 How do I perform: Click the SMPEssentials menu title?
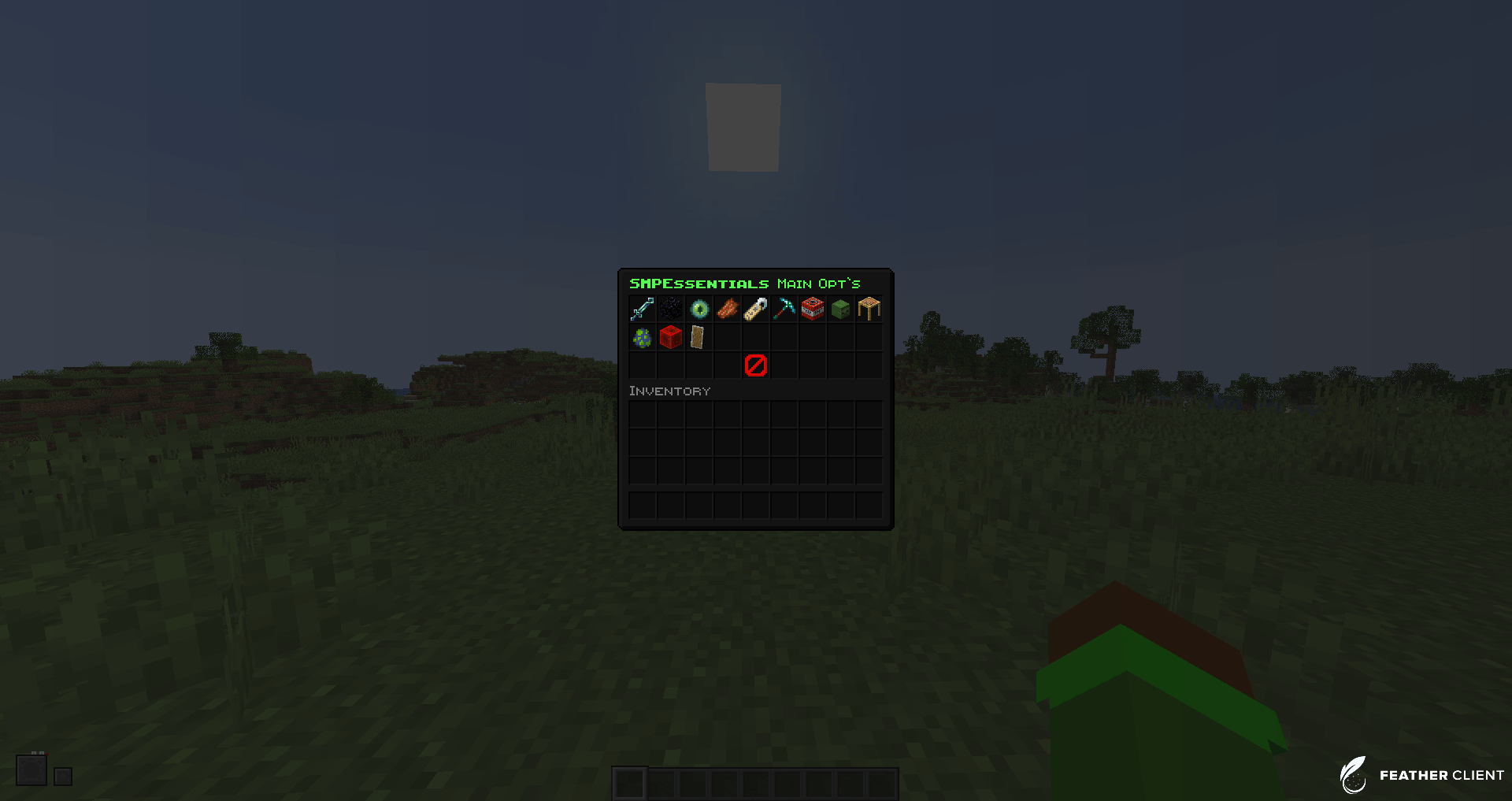click(x=699, y=284)
